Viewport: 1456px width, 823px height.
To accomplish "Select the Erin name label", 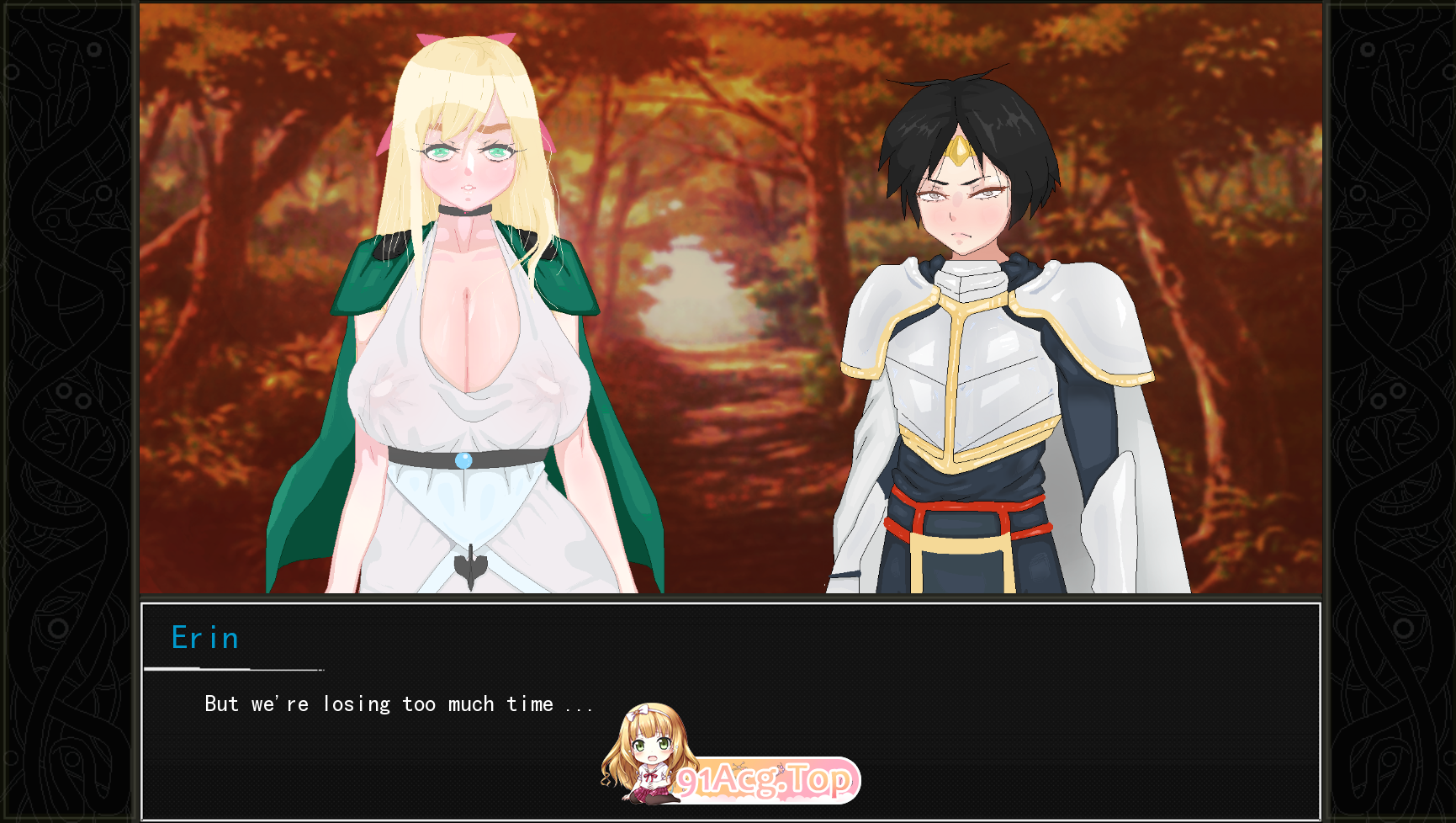I will 204,638.
